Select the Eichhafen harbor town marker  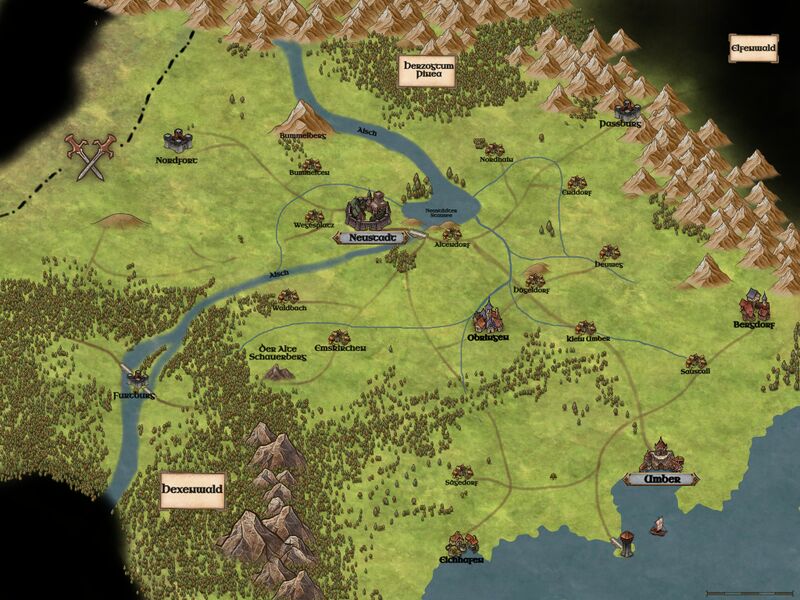coord(463,543)
